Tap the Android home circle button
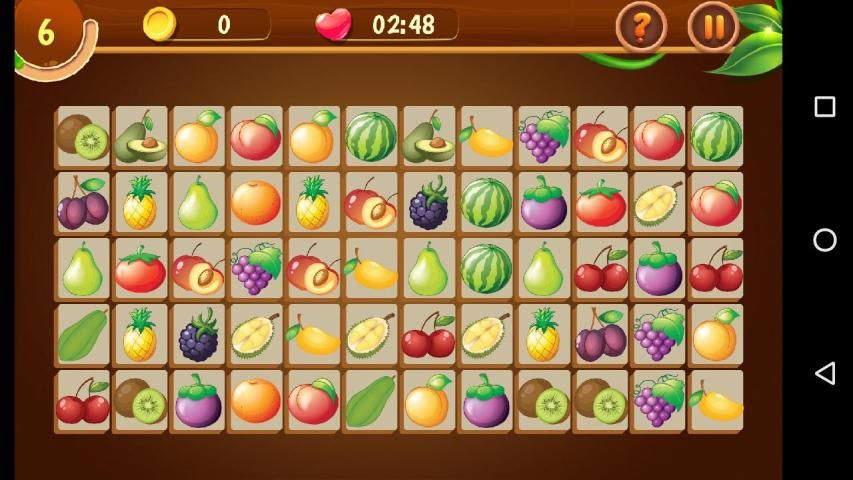The width and height of the screenshot is (853, 480). (x=825, y=240)
